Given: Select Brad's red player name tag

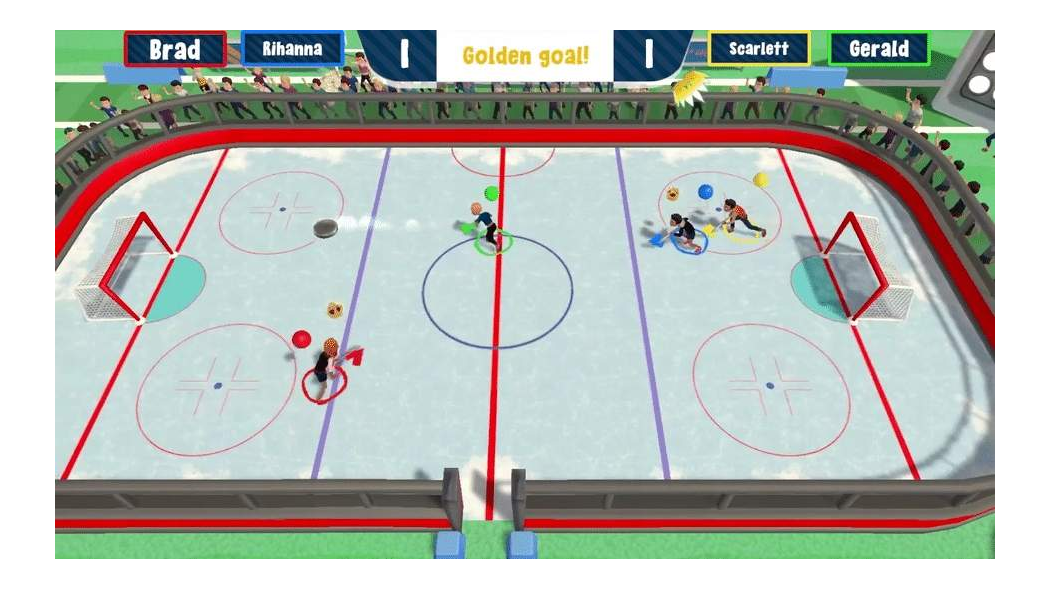Looking at the screenshot, I should click(175, 49).
